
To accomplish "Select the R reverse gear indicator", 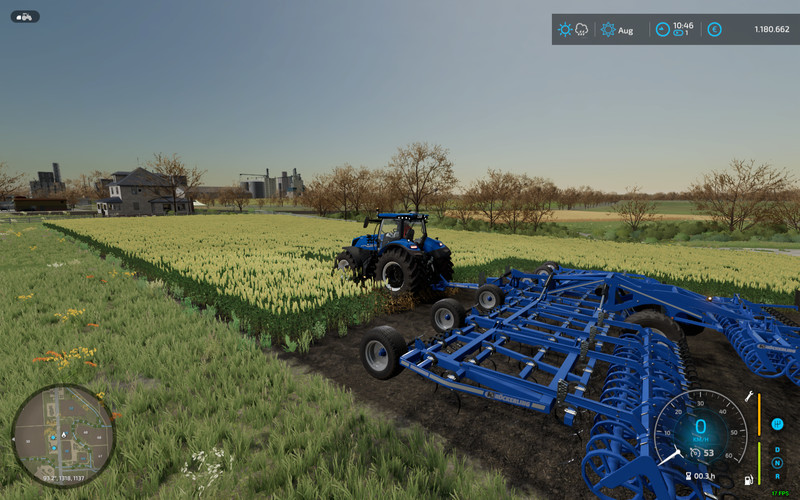I will (x=777, y=476).
